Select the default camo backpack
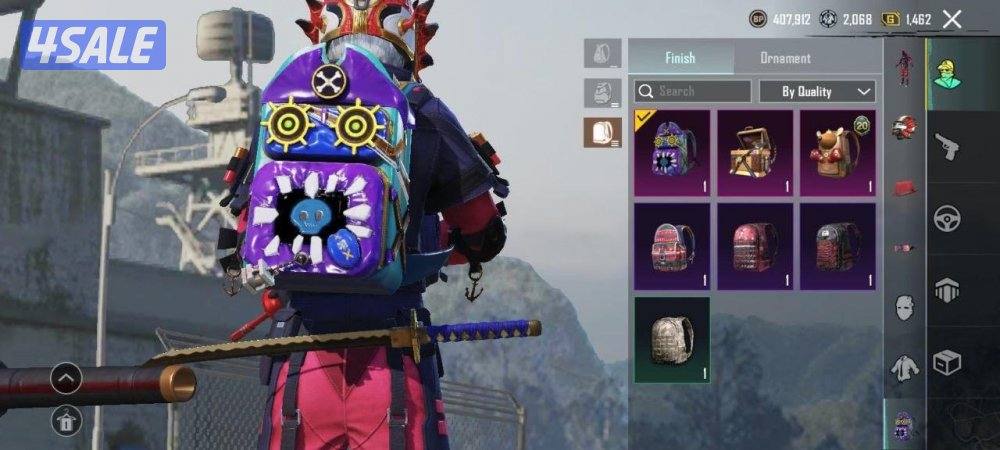The width and height of the screenshot is (1000, 450). click(x=672, y=340)
